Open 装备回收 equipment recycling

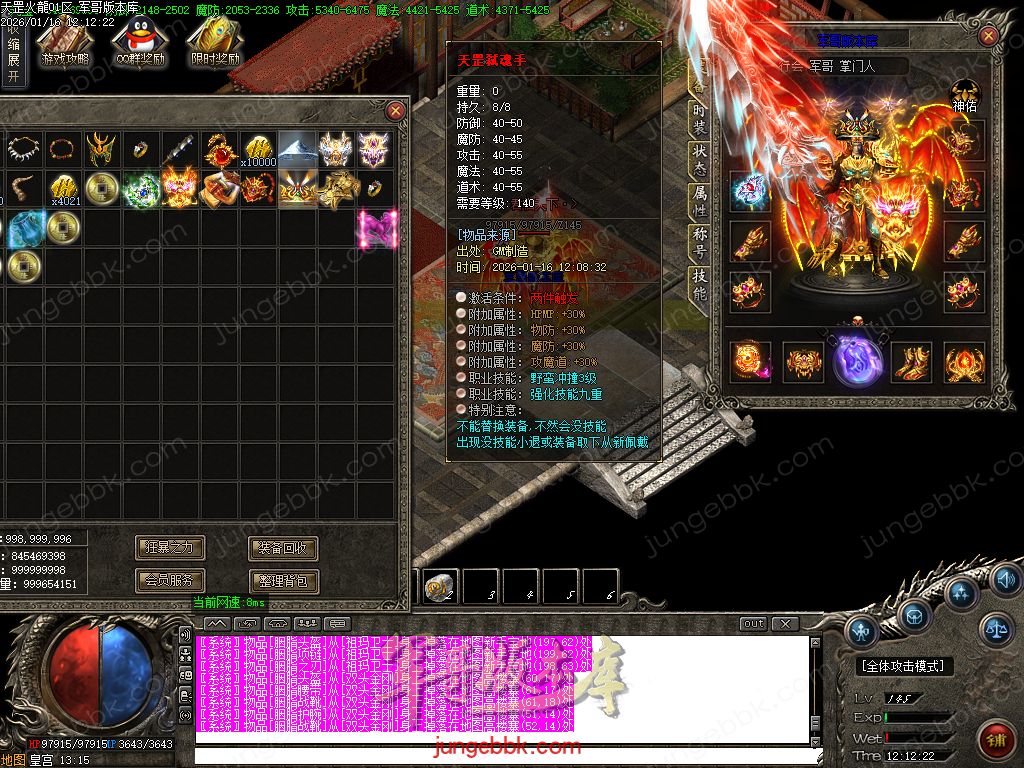tap(283, 547)
